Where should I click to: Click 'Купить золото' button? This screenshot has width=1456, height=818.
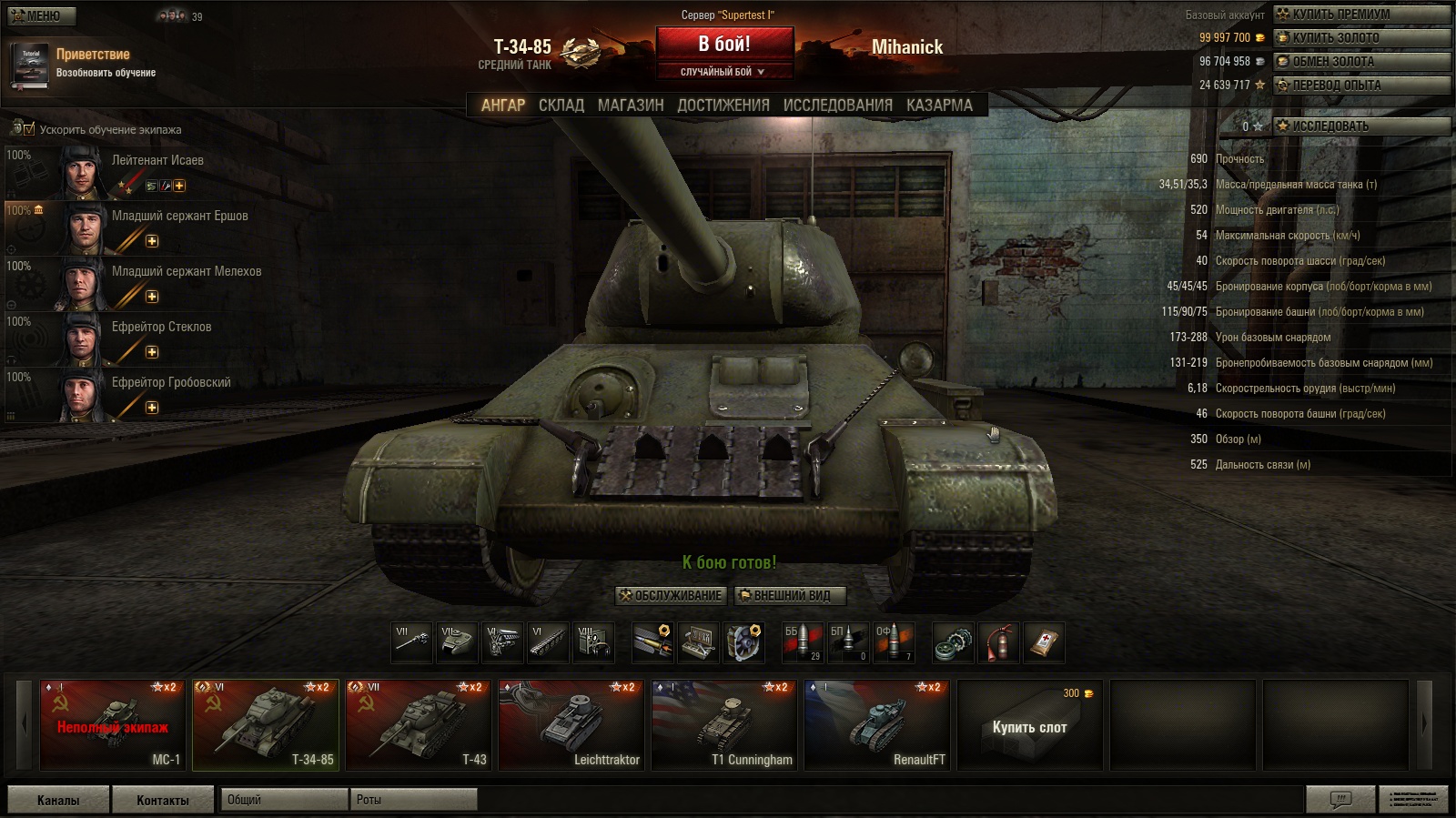(1361, 37)
